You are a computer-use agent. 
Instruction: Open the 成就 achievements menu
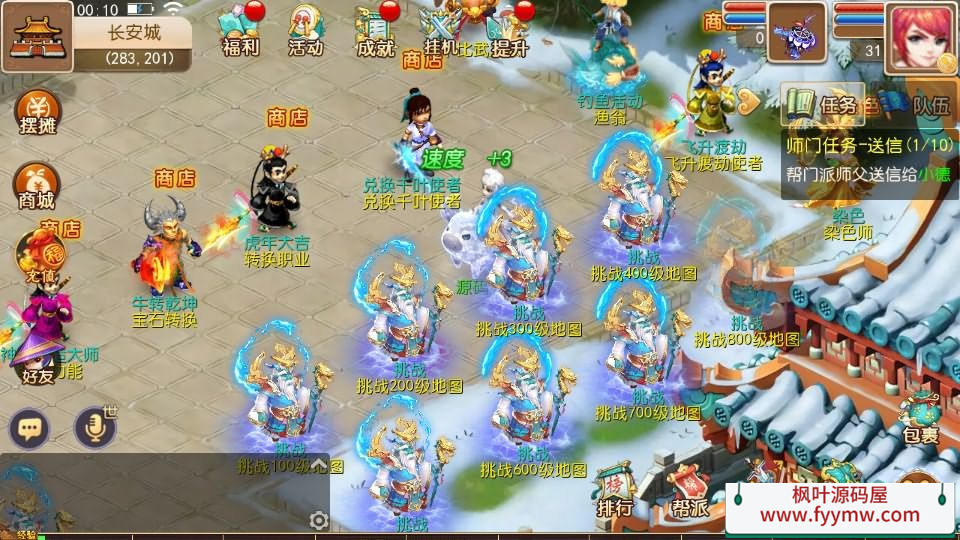tap(375, 30)
